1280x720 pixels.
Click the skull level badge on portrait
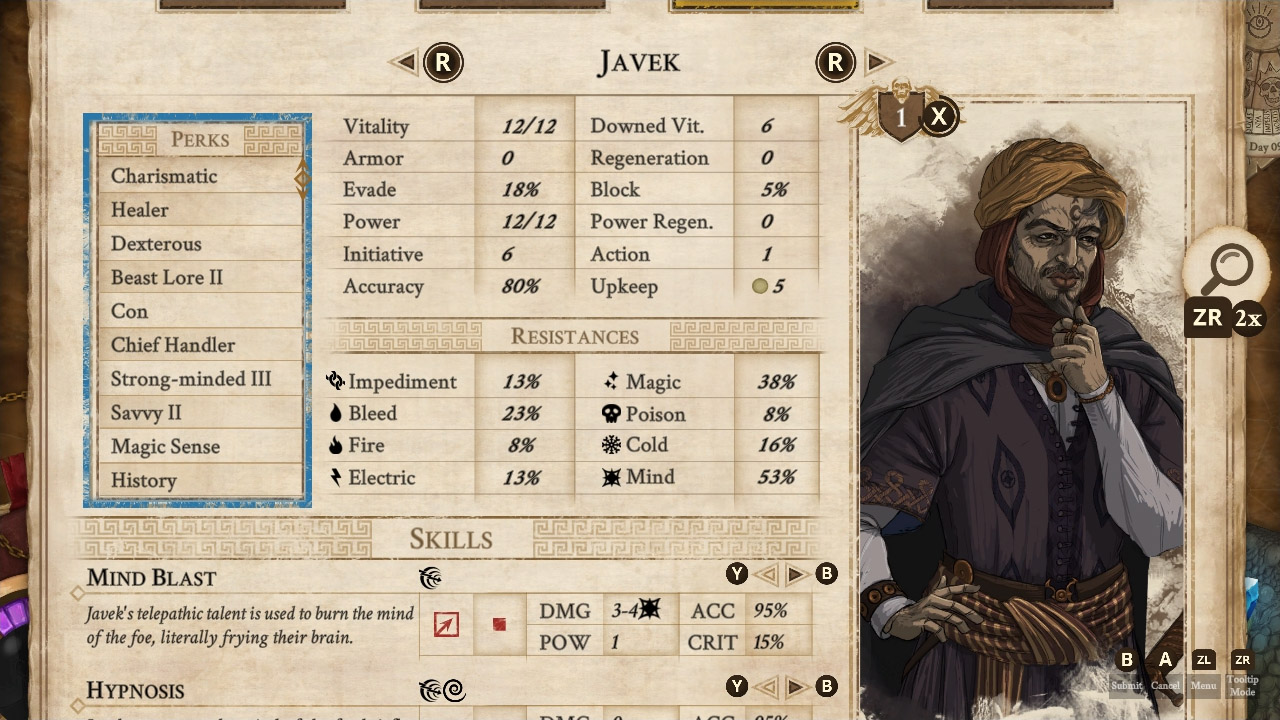[x=900, y=117]
